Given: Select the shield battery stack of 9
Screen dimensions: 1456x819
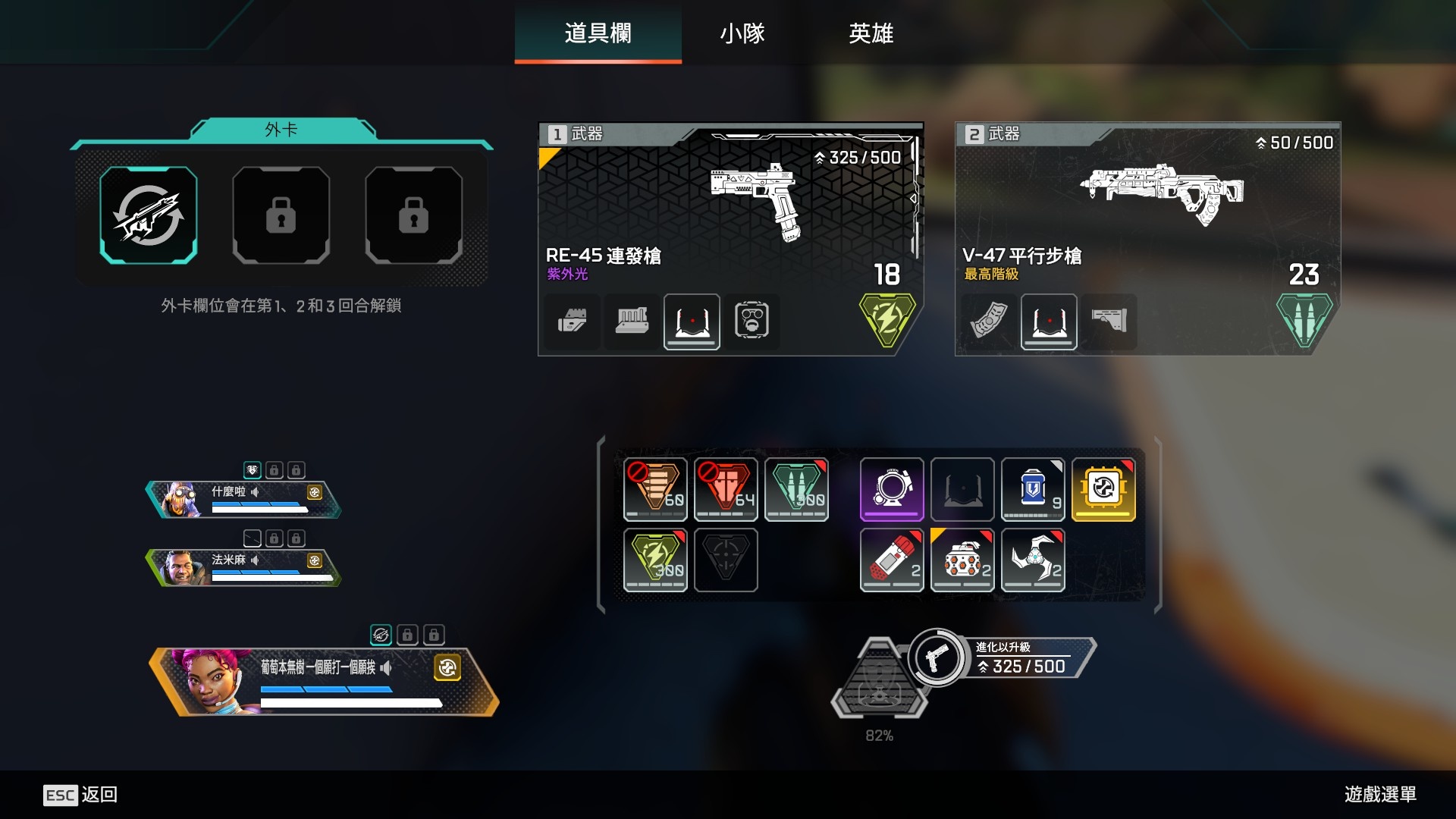Looking at the screenshot, I should pyautogui.click(x=1033, y=489).
